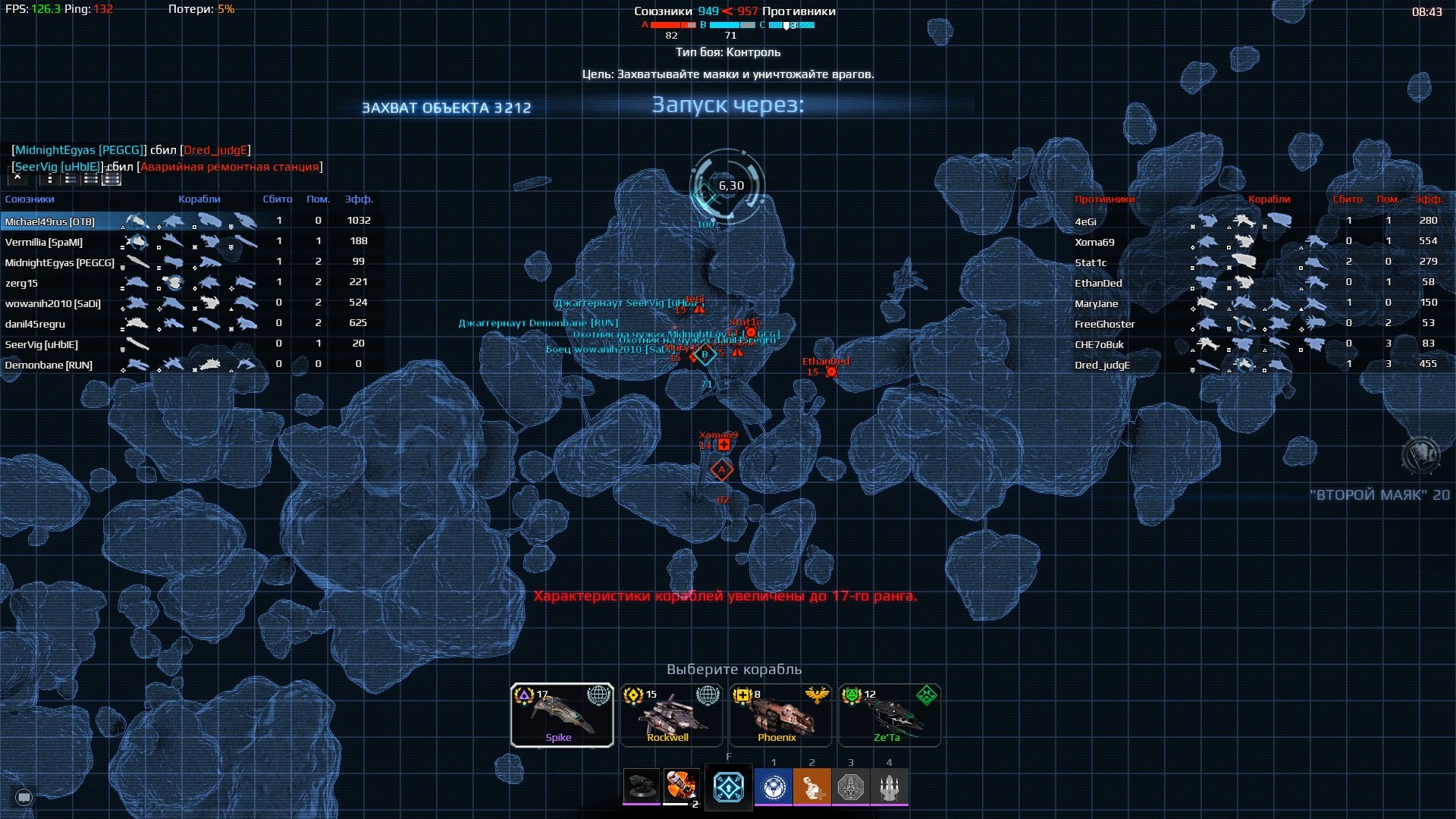
Task: Activate the cyan special module icon
Action: [x=729, y=788]
